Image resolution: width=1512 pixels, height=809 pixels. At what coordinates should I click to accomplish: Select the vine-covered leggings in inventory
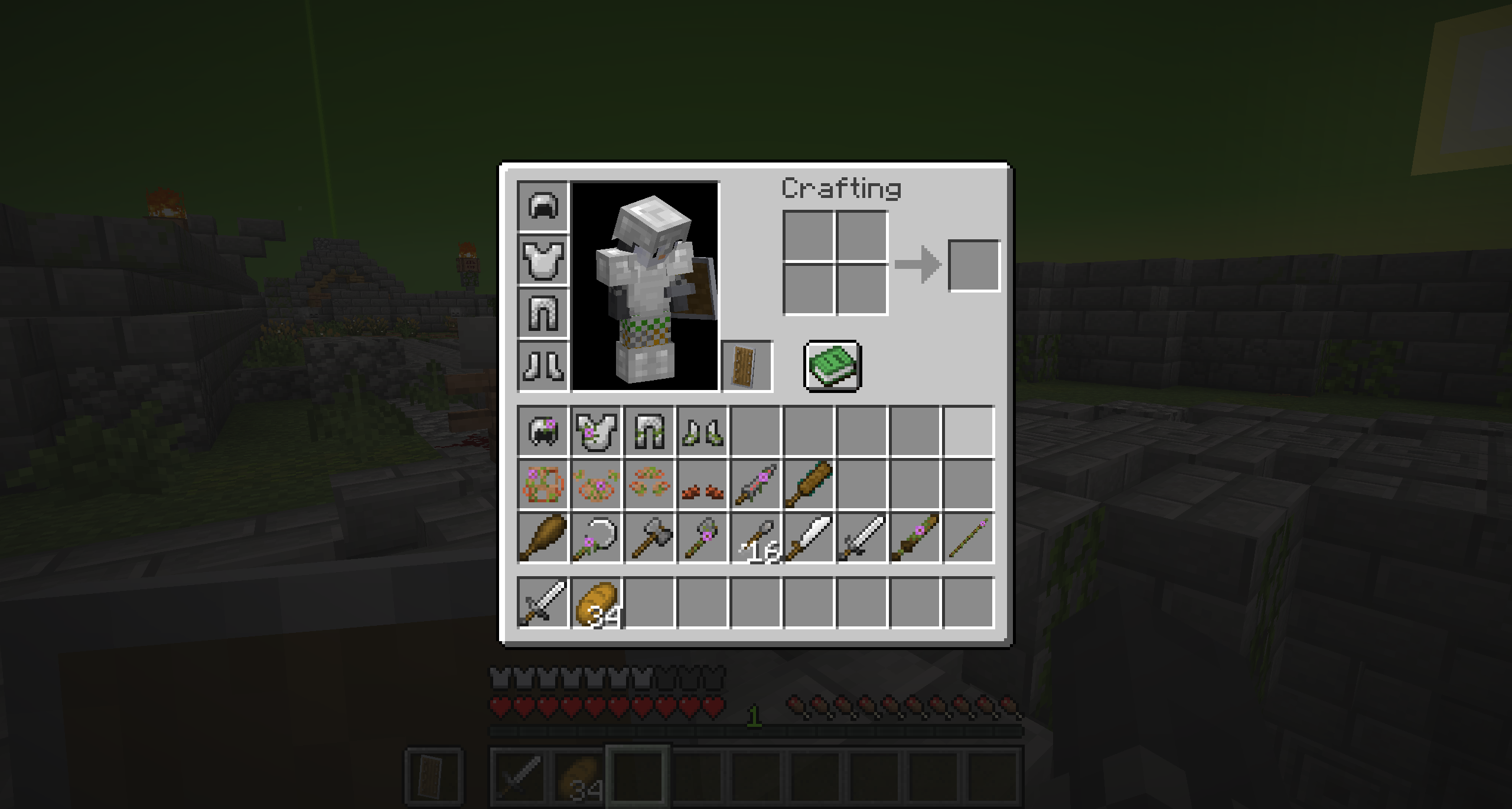coord(649,431)
